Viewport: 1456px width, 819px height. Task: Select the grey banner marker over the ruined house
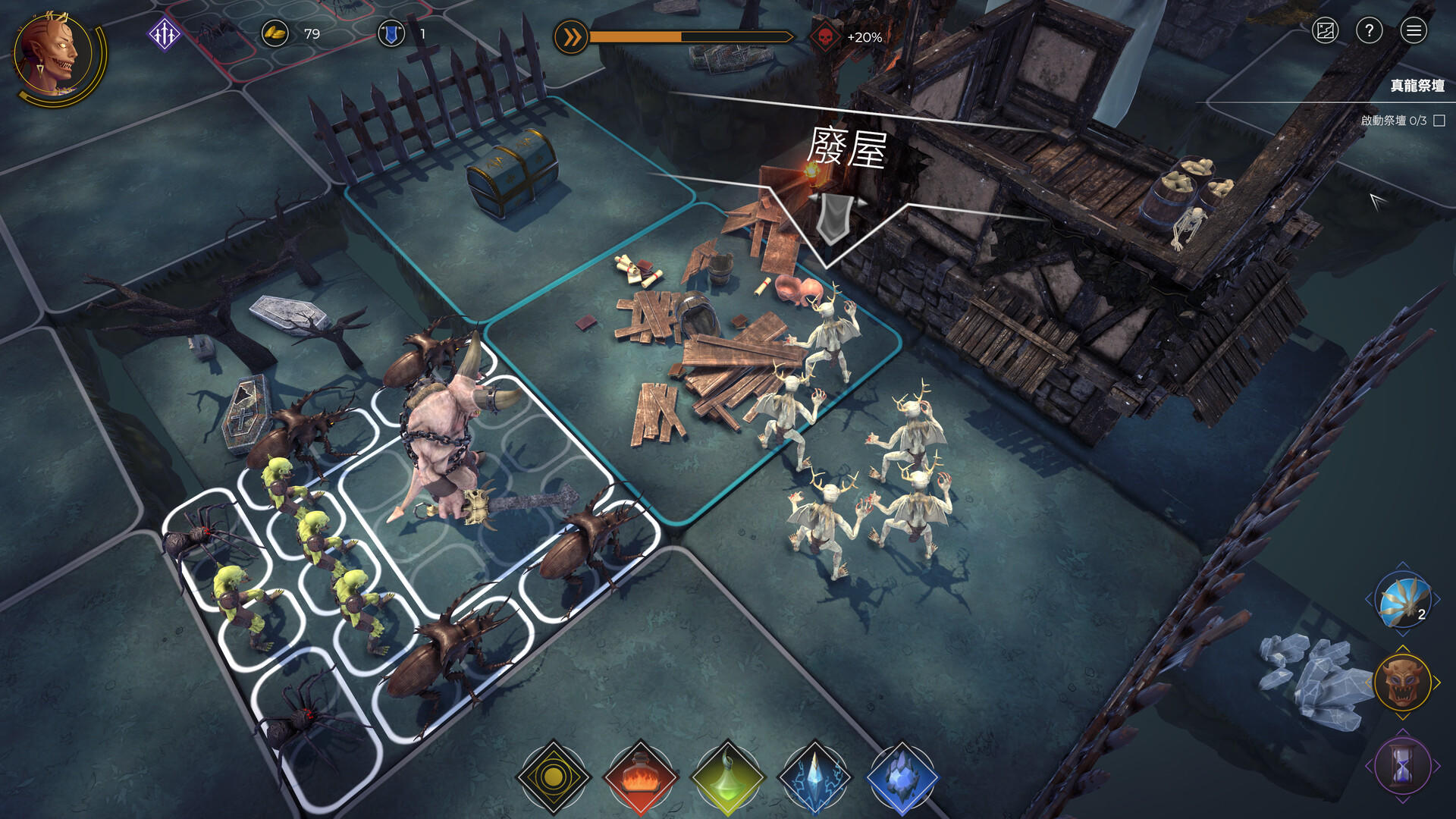coord(832,218)
